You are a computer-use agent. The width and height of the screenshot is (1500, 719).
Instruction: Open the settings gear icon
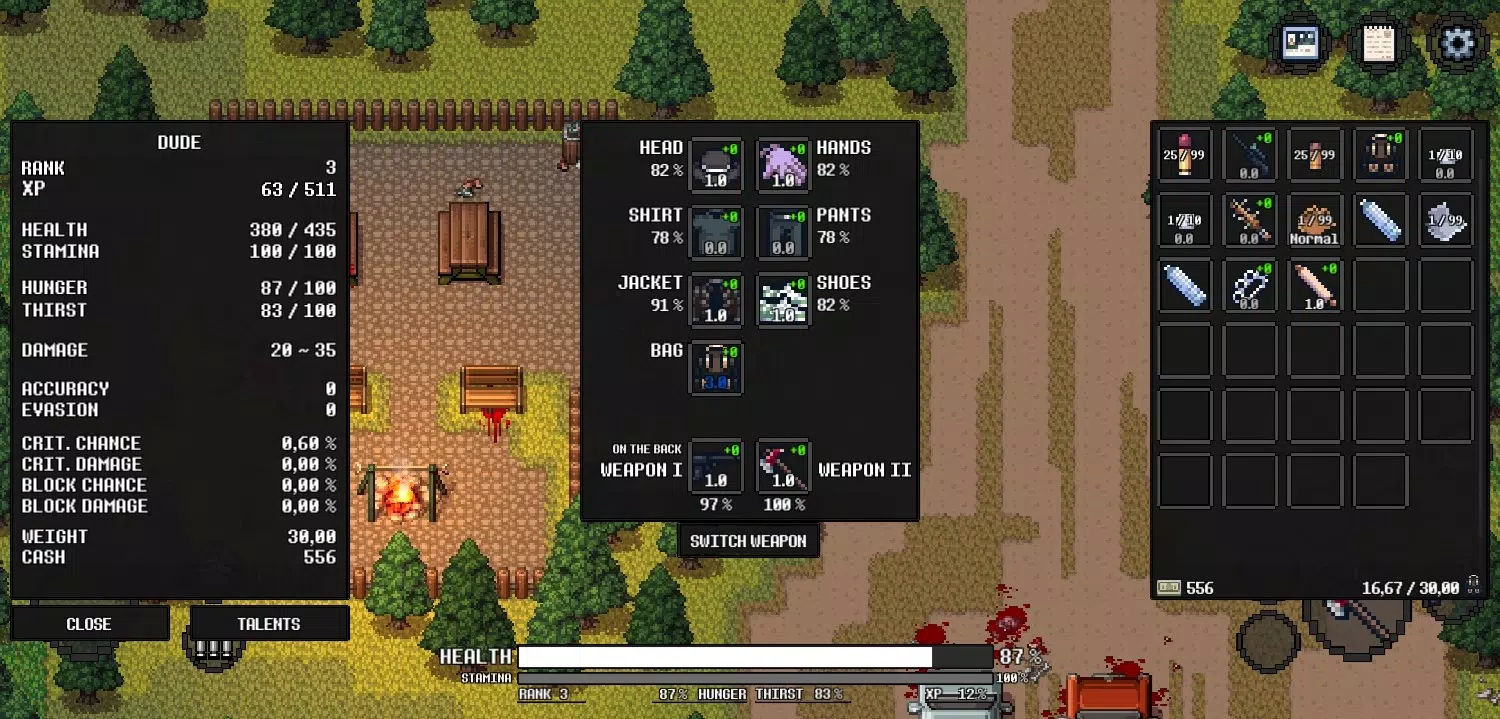coord(1456,43)
